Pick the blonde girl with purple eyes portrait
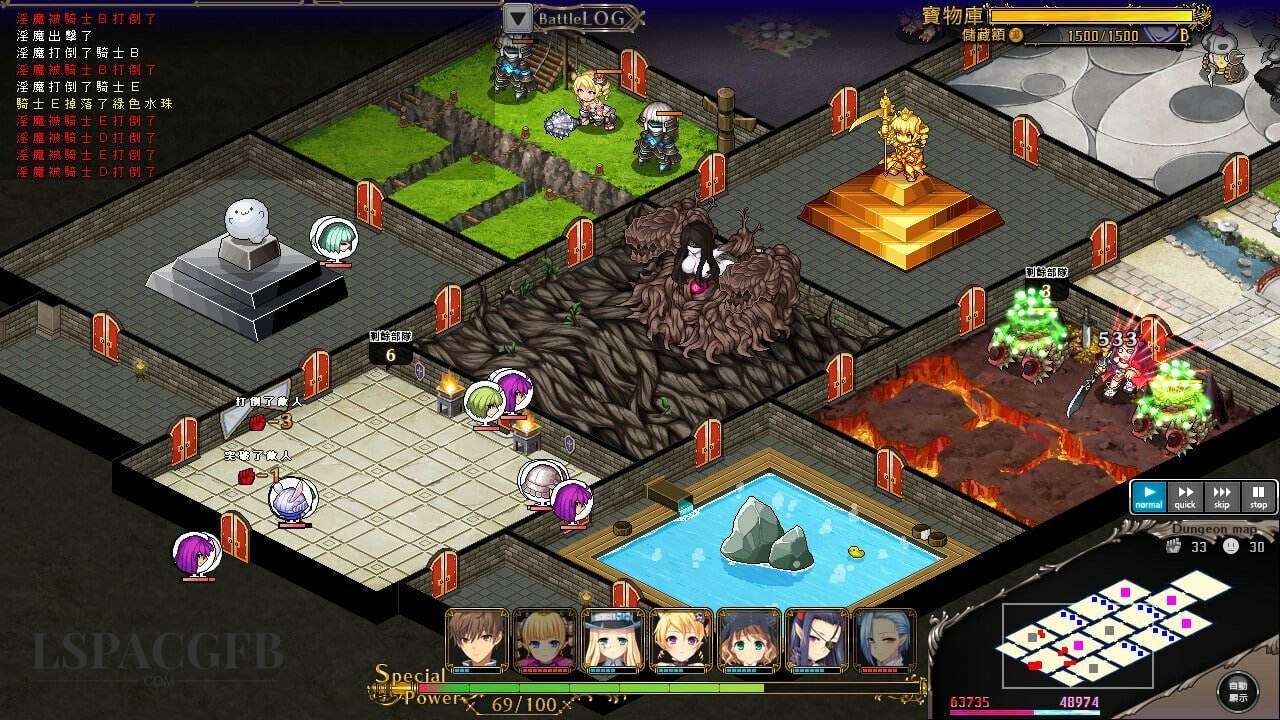 (x=681, y=640)
